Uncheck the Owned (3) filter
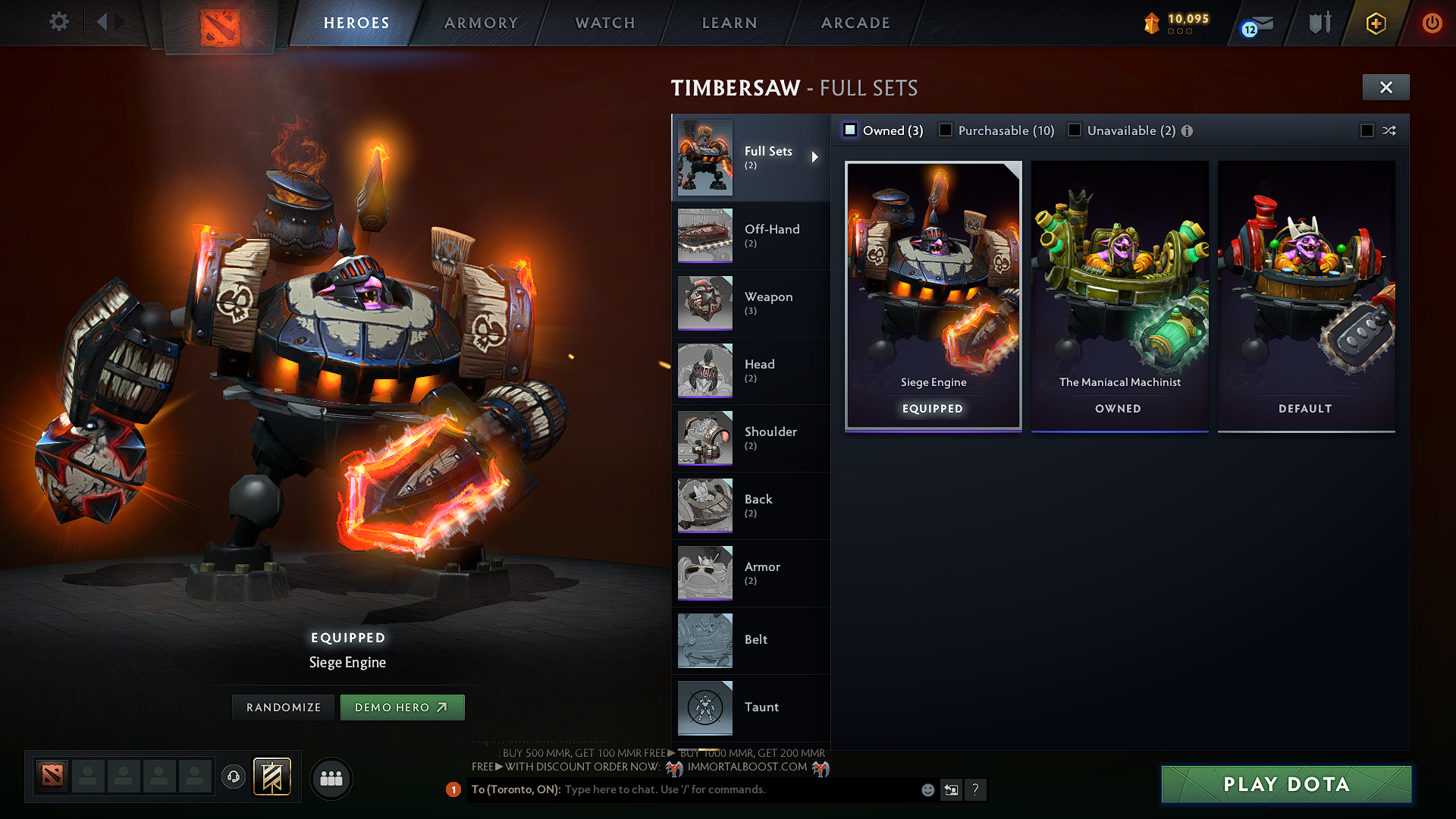1456x819 pixels. [x=850, y=130]
